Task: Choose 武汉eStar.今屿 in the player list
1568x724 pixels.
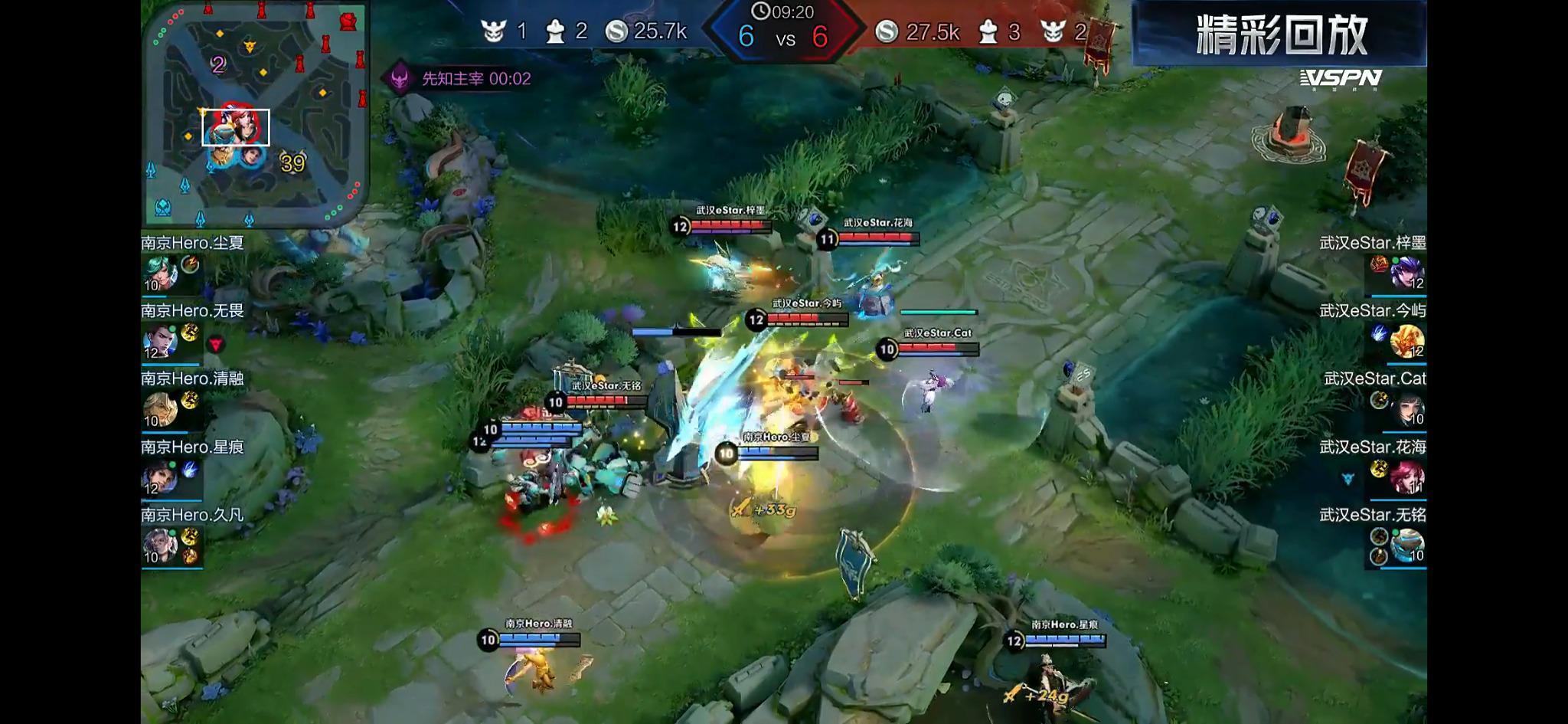Action: coord(1406,340)
